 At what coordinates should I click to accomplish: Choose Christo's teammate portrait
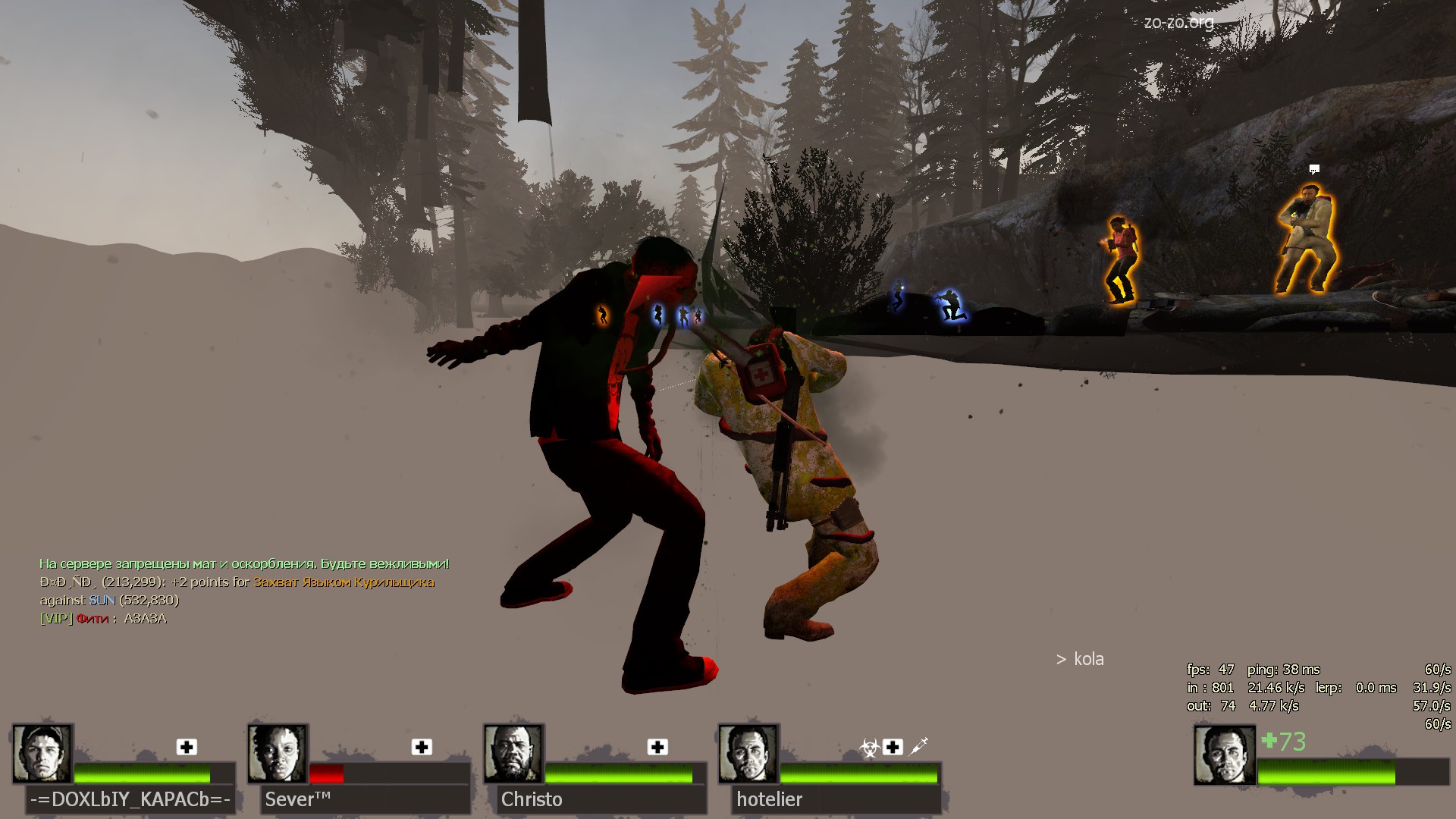[x=513, y=753]
